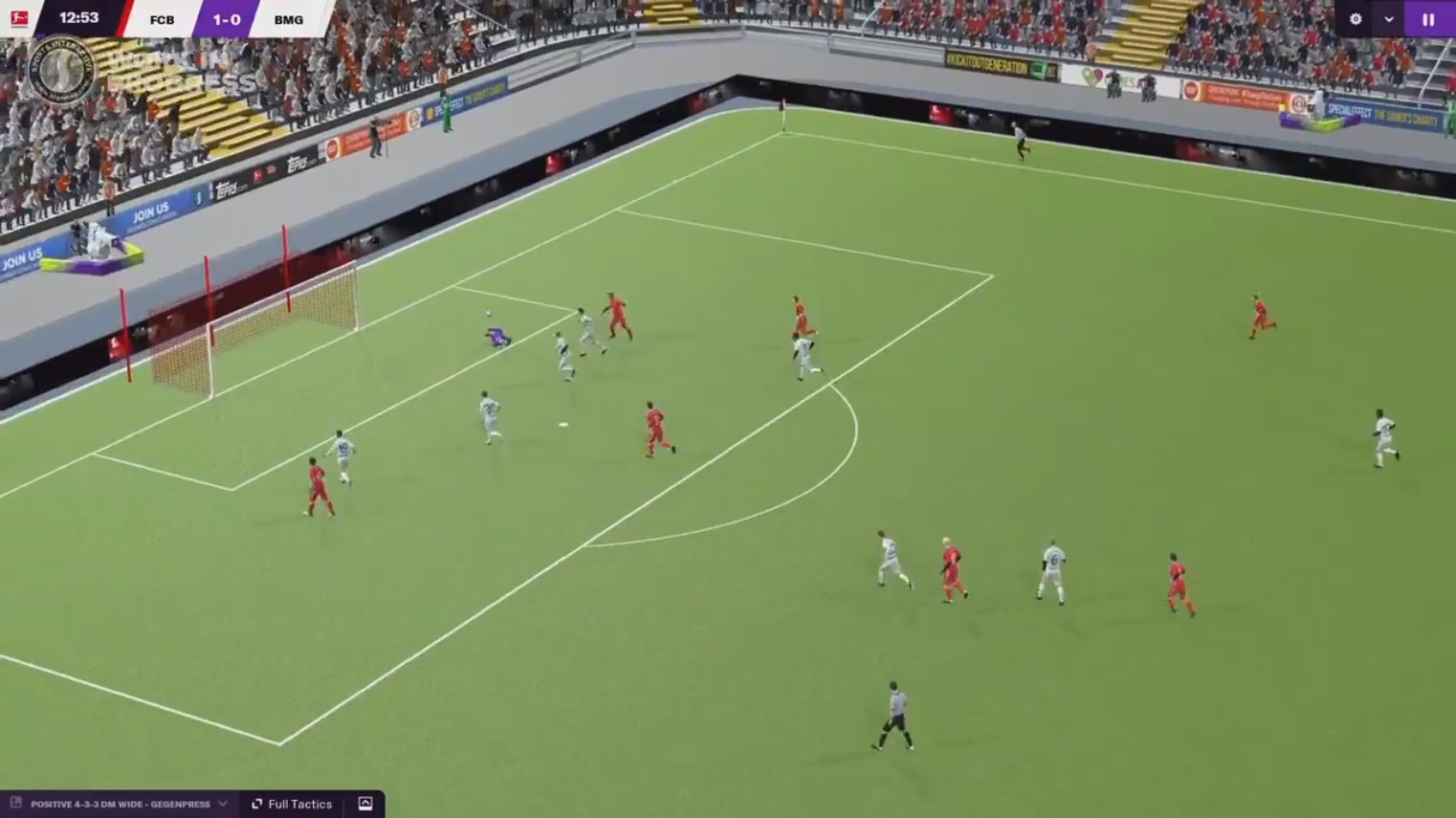The image size is (1456, 818).
Task: Click the goalkeeper in purple diving near goal
Action: pos(496,337)
